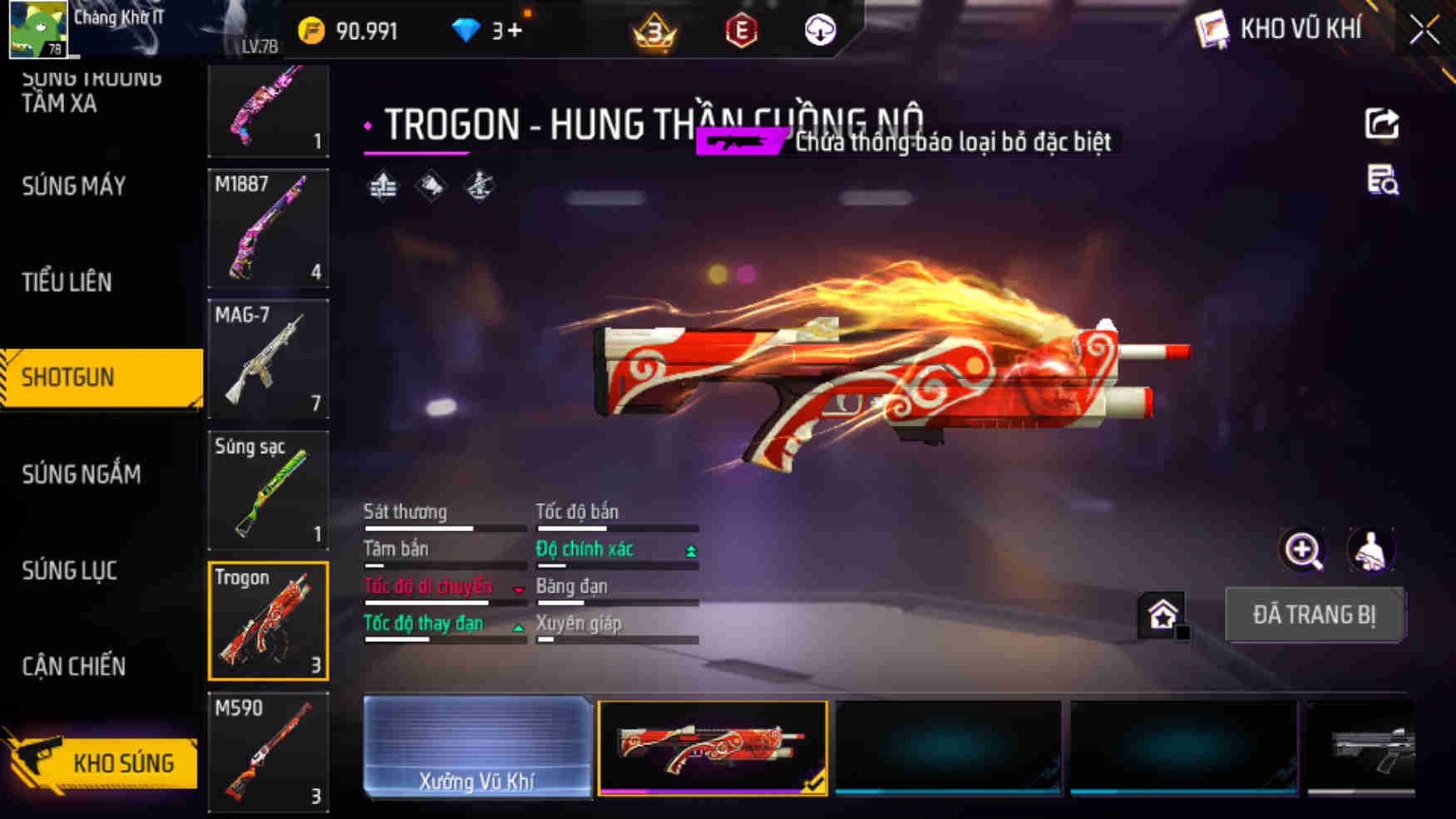
Task: Switch to the SÚNG NGẮM category tab
Action: pos(81,474)
